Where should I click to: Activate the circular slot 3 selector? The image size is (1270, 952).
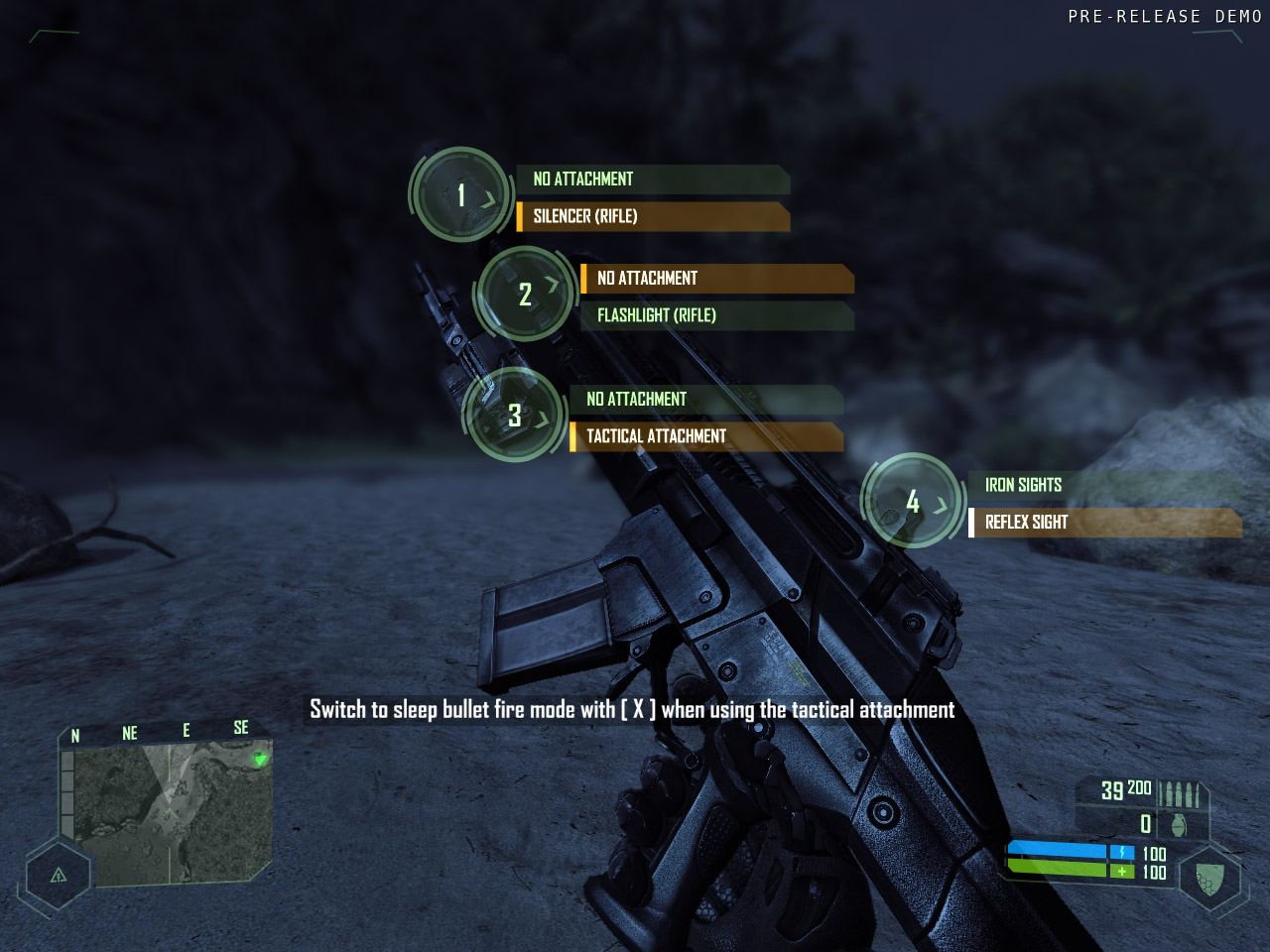pos(514,416)
